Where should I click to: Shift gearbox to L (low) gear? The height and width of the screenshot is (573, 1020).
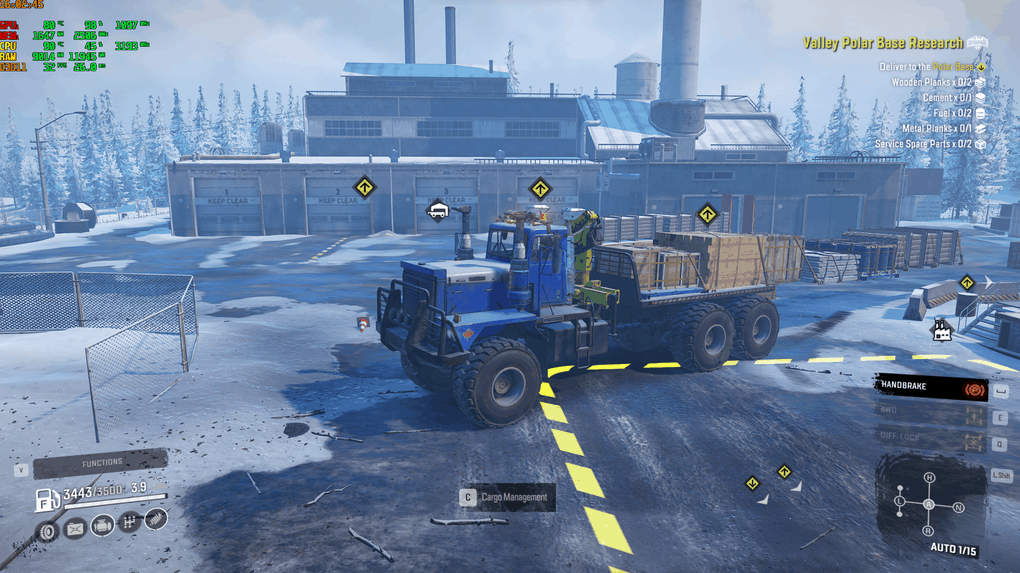tap(900, 500)
